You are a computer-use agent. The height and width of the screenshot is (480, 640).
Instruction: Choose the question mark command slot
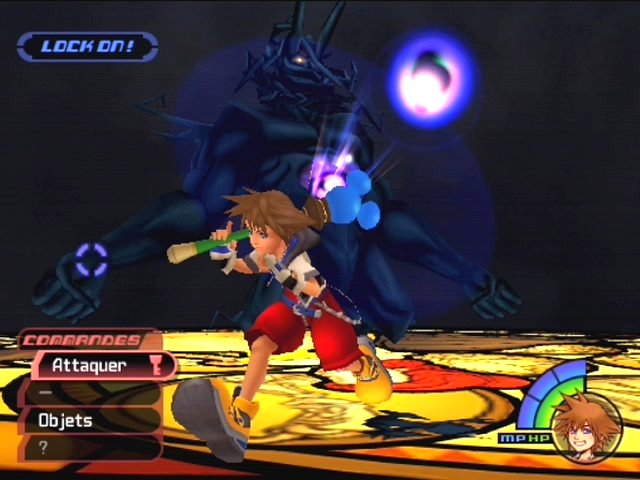[90, 447]
